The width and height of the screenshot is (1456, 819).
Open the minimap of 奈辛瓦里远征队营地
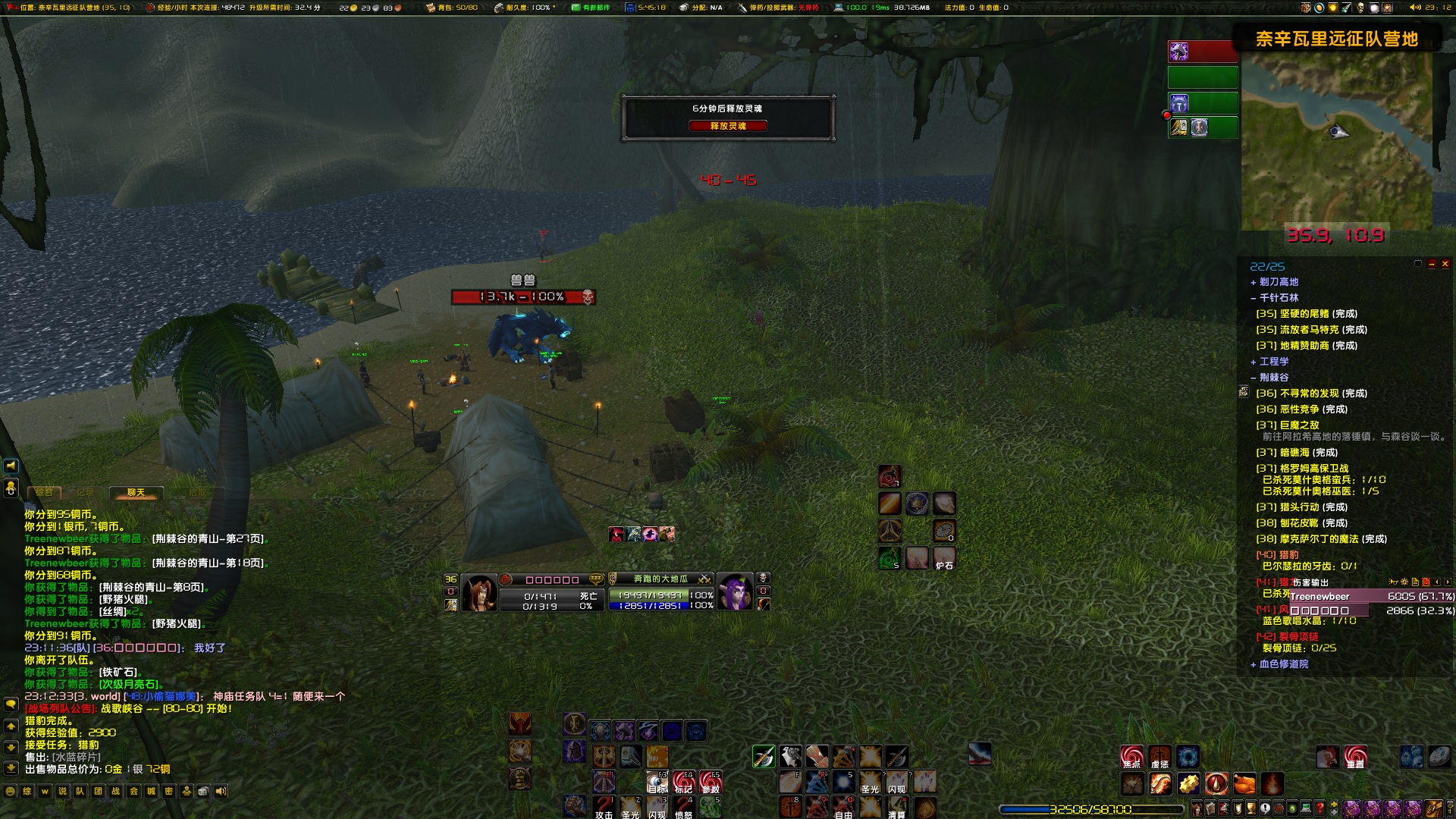pyautogui.click(x=1336, y=140)
